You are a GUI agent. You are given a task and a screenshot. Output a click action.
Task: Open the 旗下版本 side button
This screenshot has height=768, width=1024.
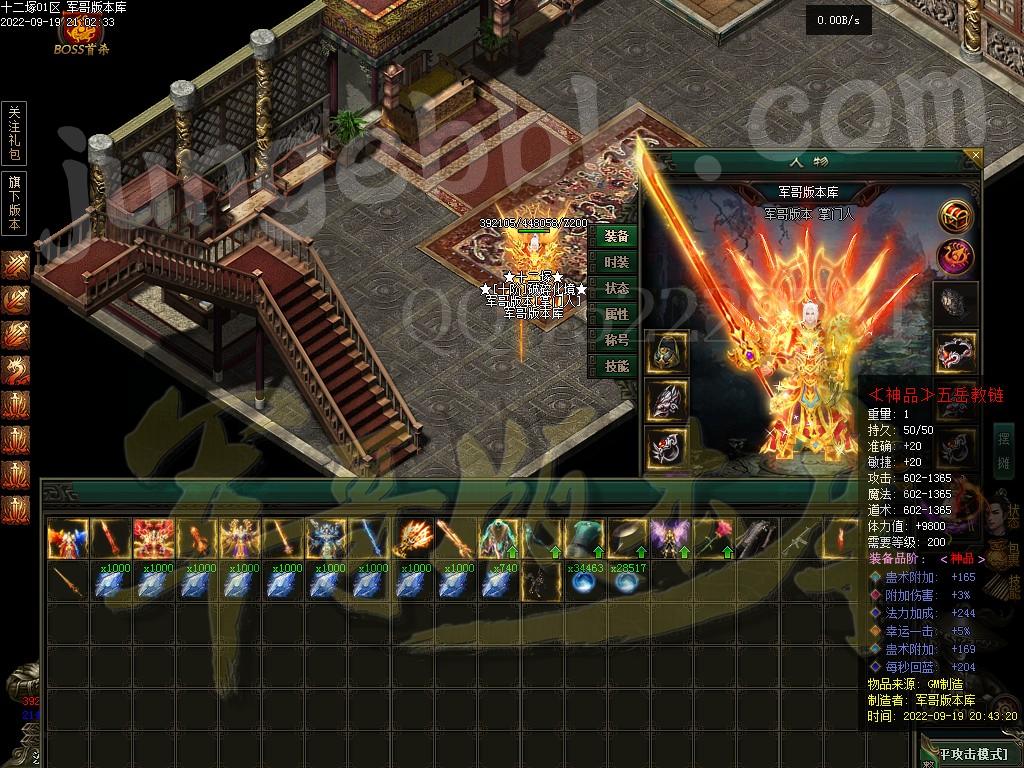tap(14, 203)
